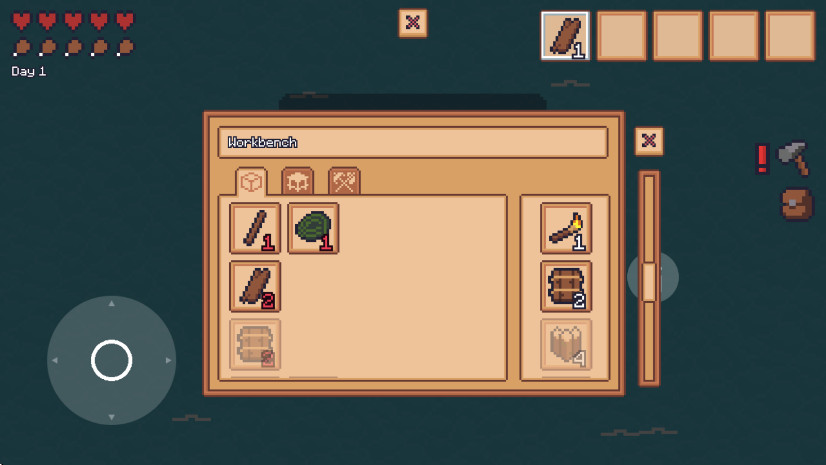Choose the wooden chest recipe
Screen dimensions: 826x465
coord(566,287)
